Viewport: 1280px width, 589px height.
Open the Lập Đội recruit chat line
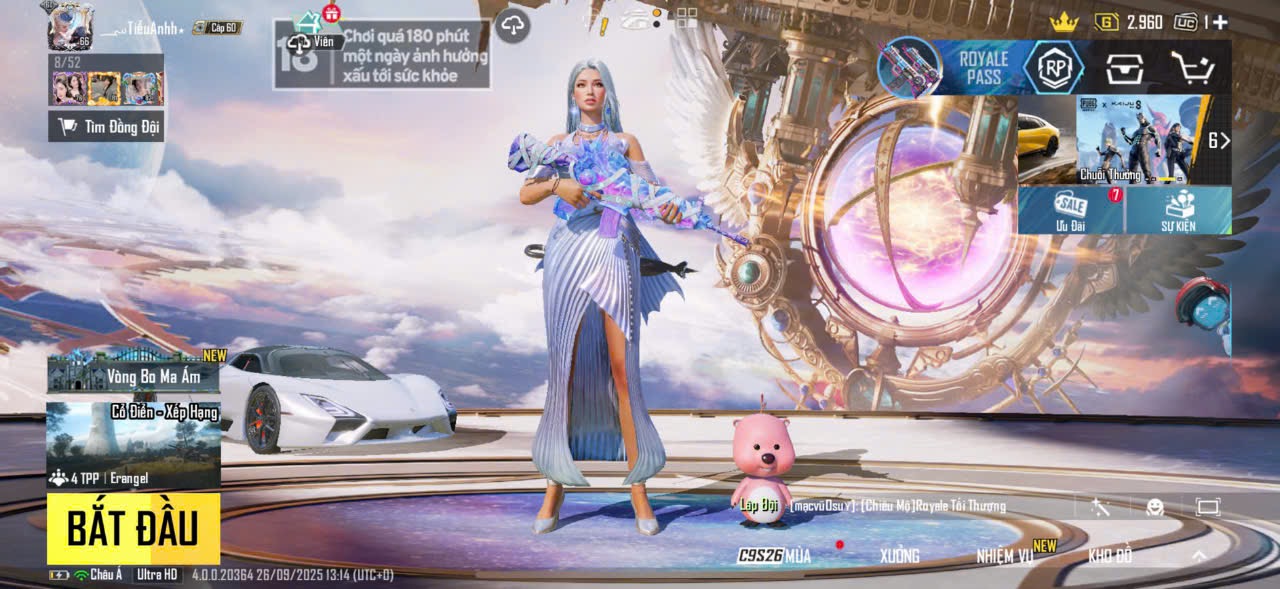pyautogui.click(x=870, y=506)
